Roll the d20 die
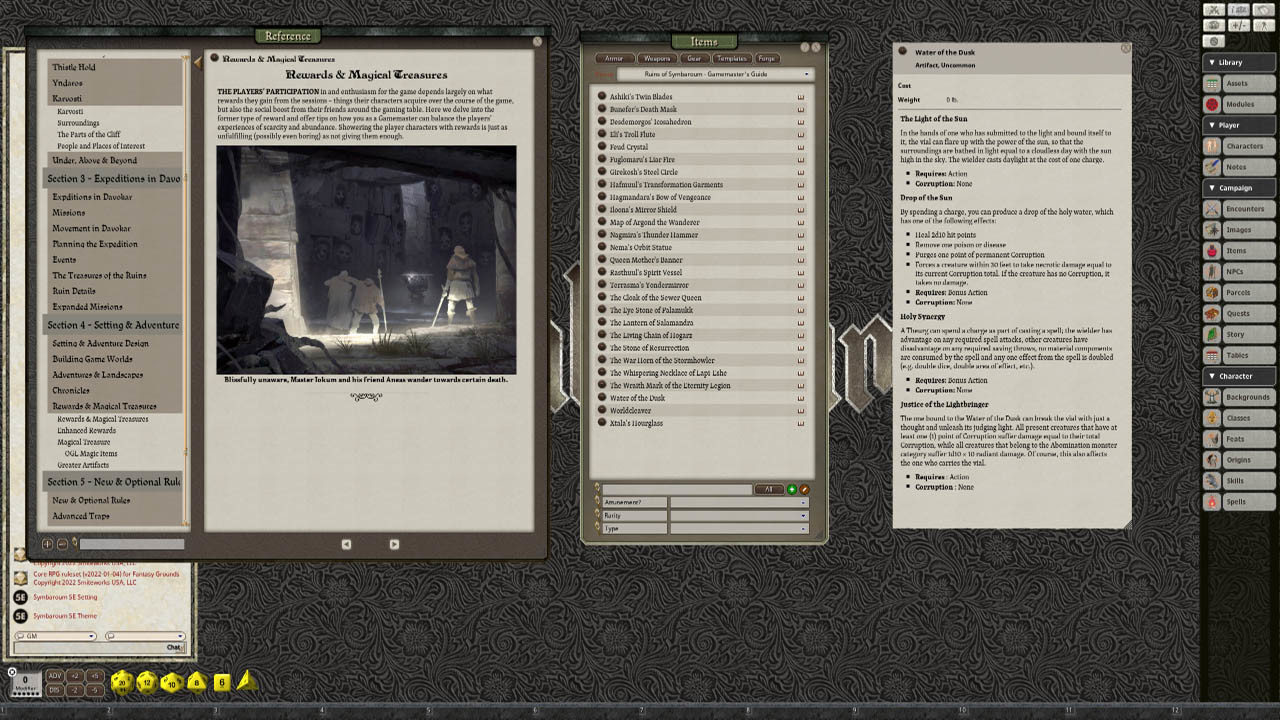Screen dimensions: 1280x720 click(x=120, y=684)
